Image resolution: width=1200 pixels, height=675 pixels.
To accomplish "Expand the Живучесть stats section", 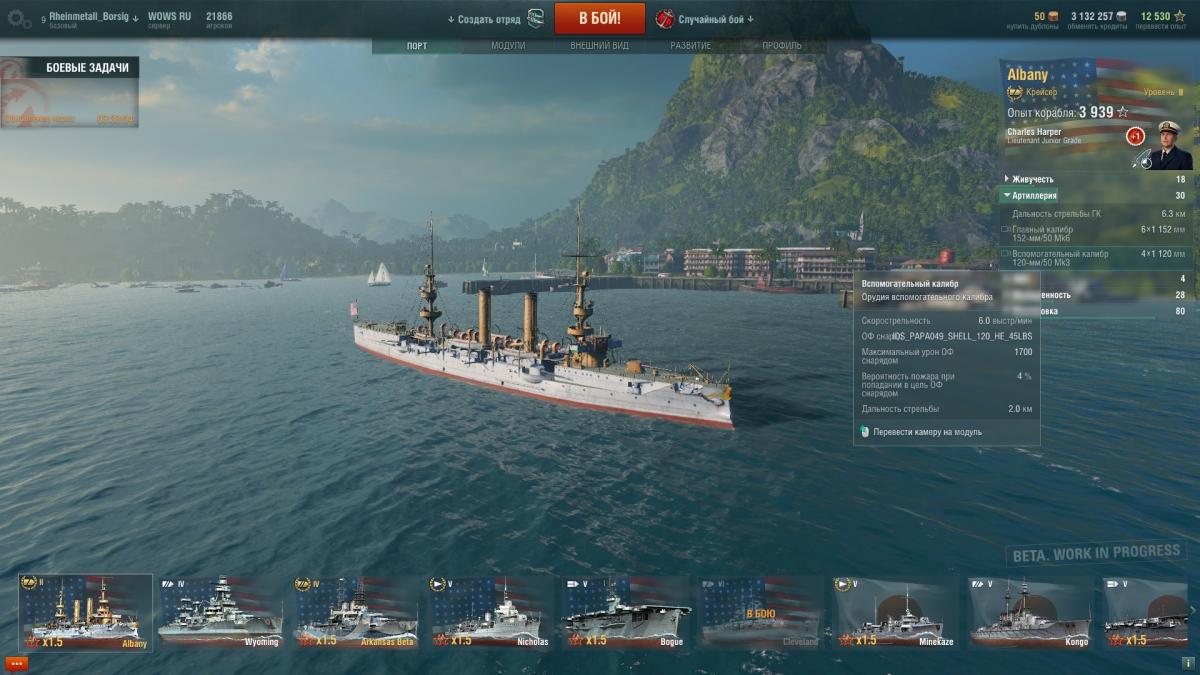I will (1034, 179).
